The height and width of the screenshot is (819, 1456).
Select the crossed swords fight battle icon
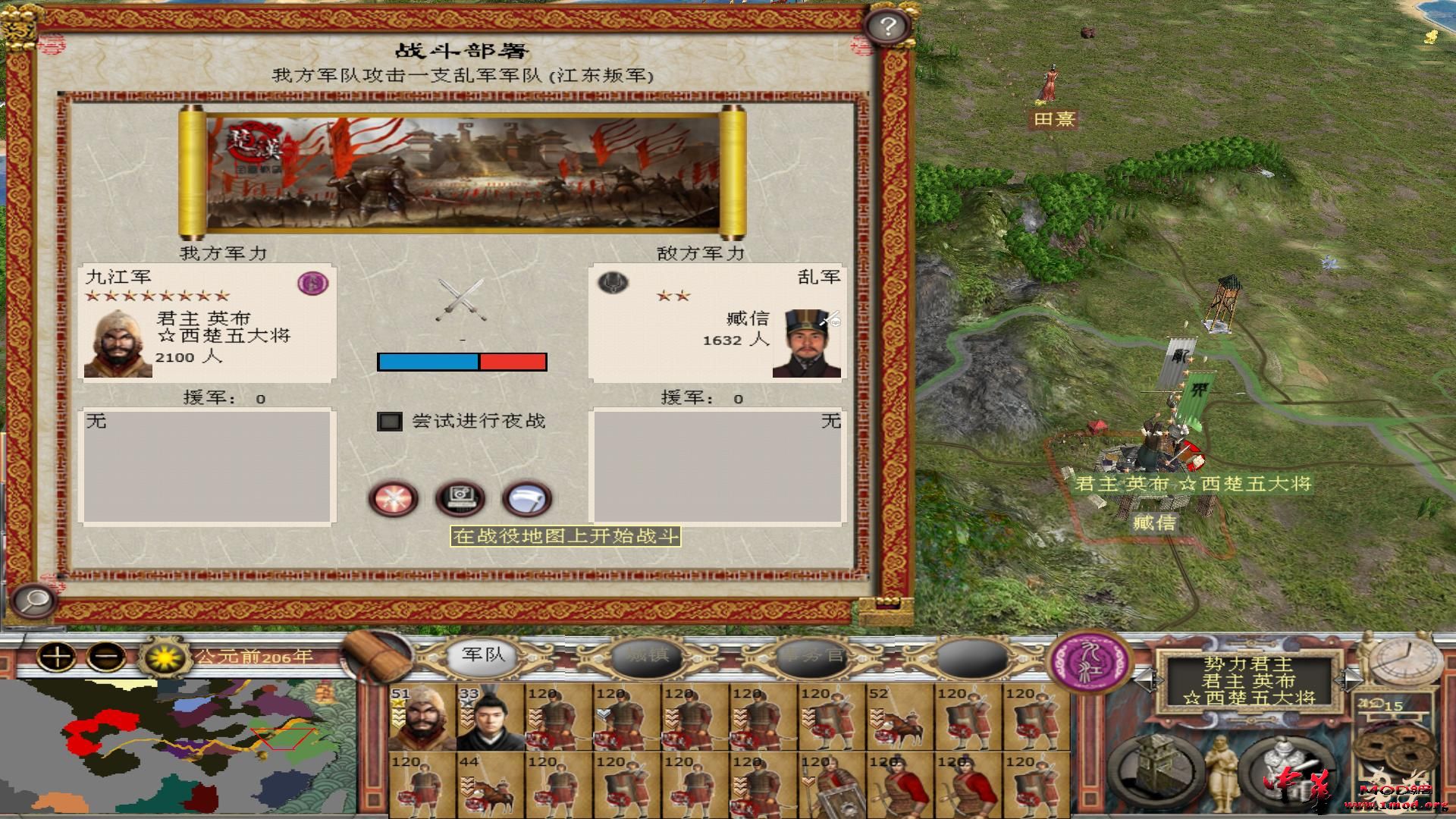394,499
